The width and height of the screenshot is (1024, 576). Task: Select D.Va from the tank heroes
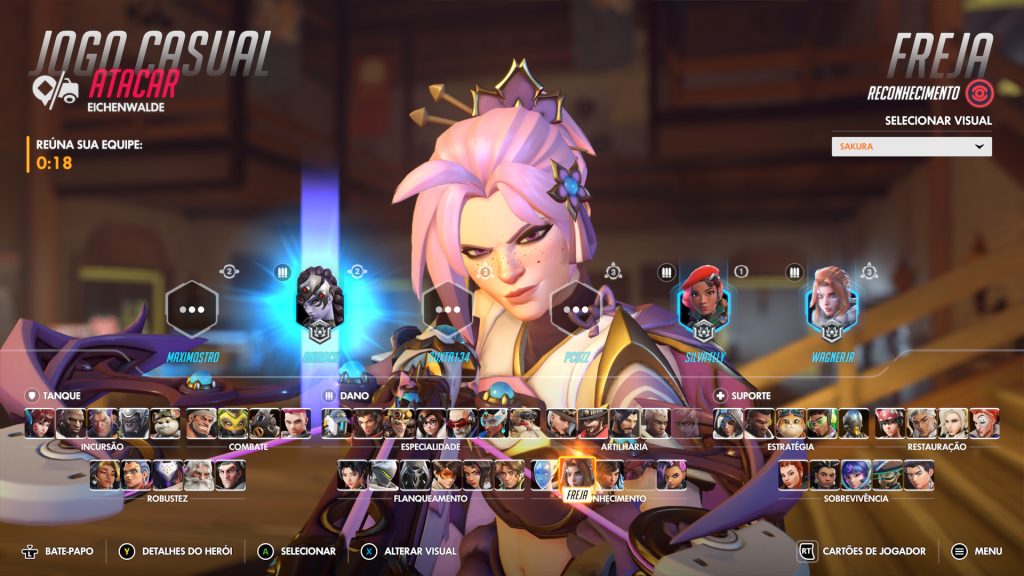tap(40, 424)
